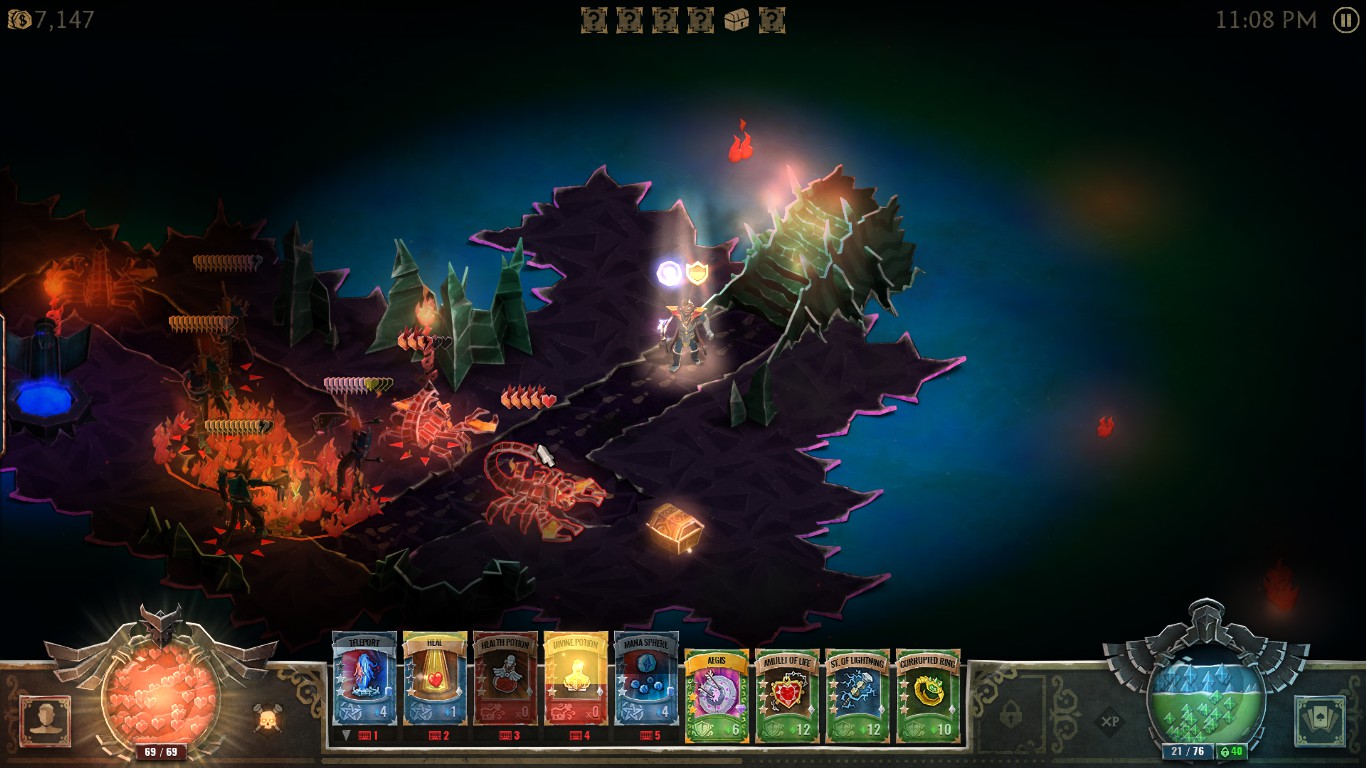The width and height of the screenshot is (1366, 768).
Task: Use the Health Potion card
Action: click(505, 679)
